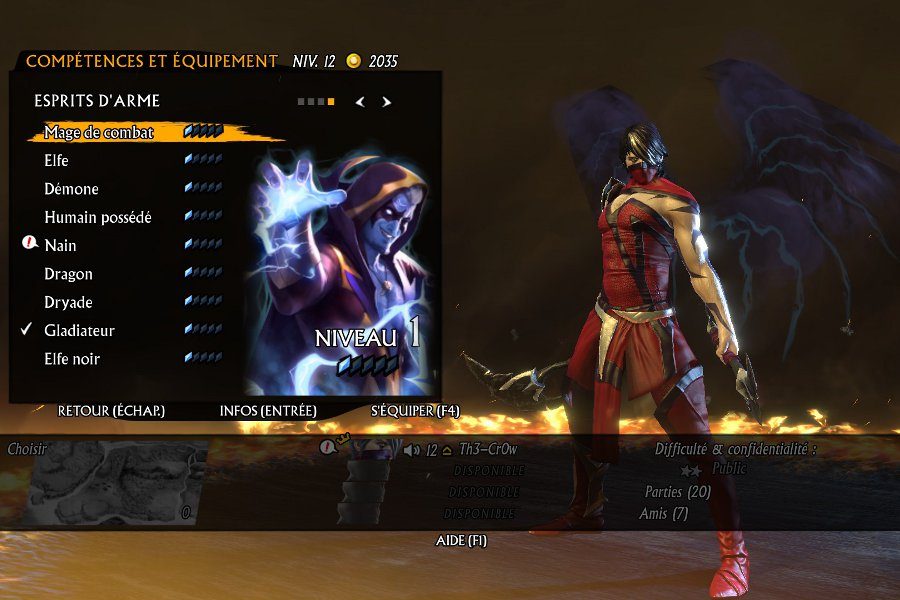Pick the Humain possédé spirit
The width and height of the screenshot is (900, 600).
98,217
